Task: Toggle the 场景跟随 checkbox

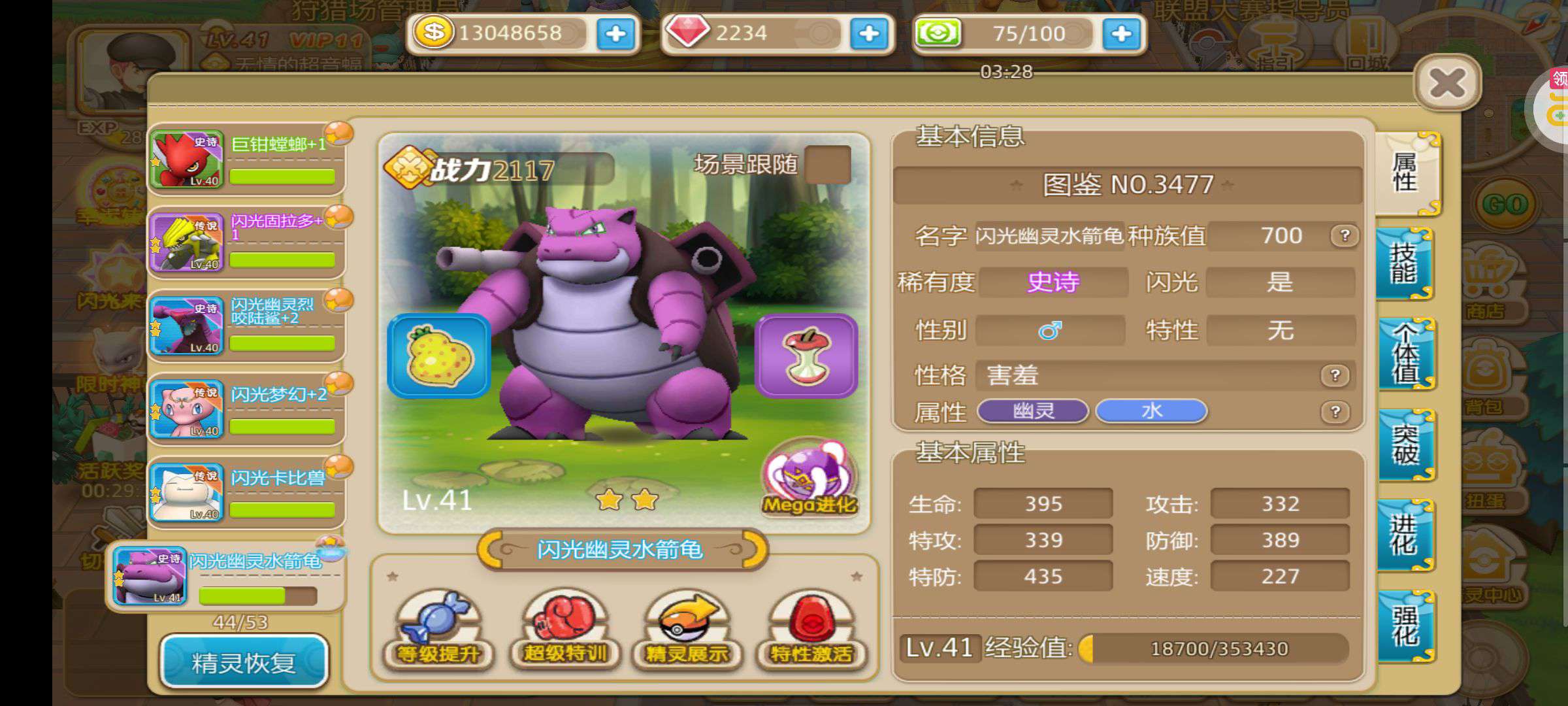Action: pyautogui.click(x=828, y=164)
